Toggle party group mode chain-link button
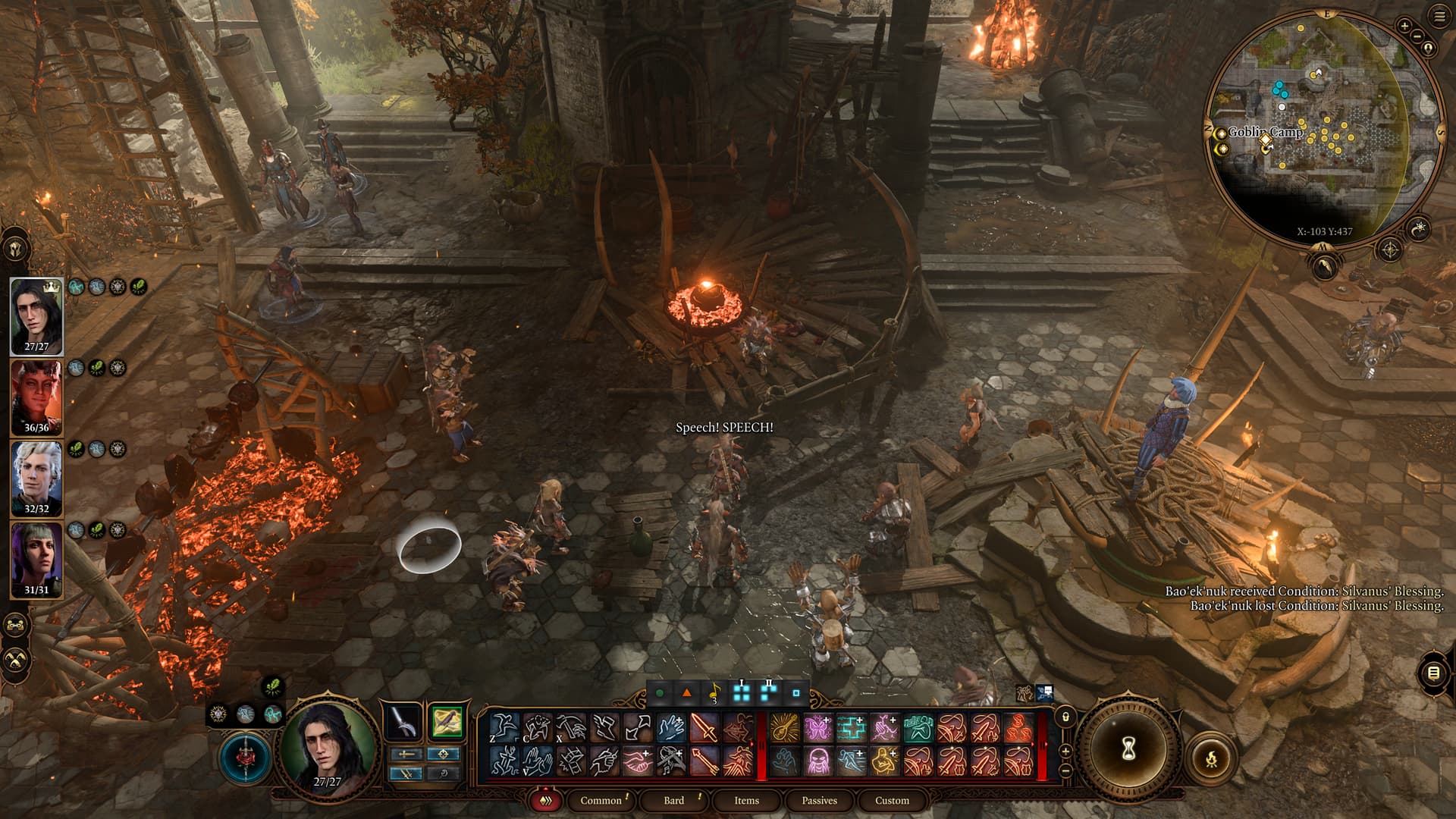This screenshot has width=1456, height=819. point(17,626)
